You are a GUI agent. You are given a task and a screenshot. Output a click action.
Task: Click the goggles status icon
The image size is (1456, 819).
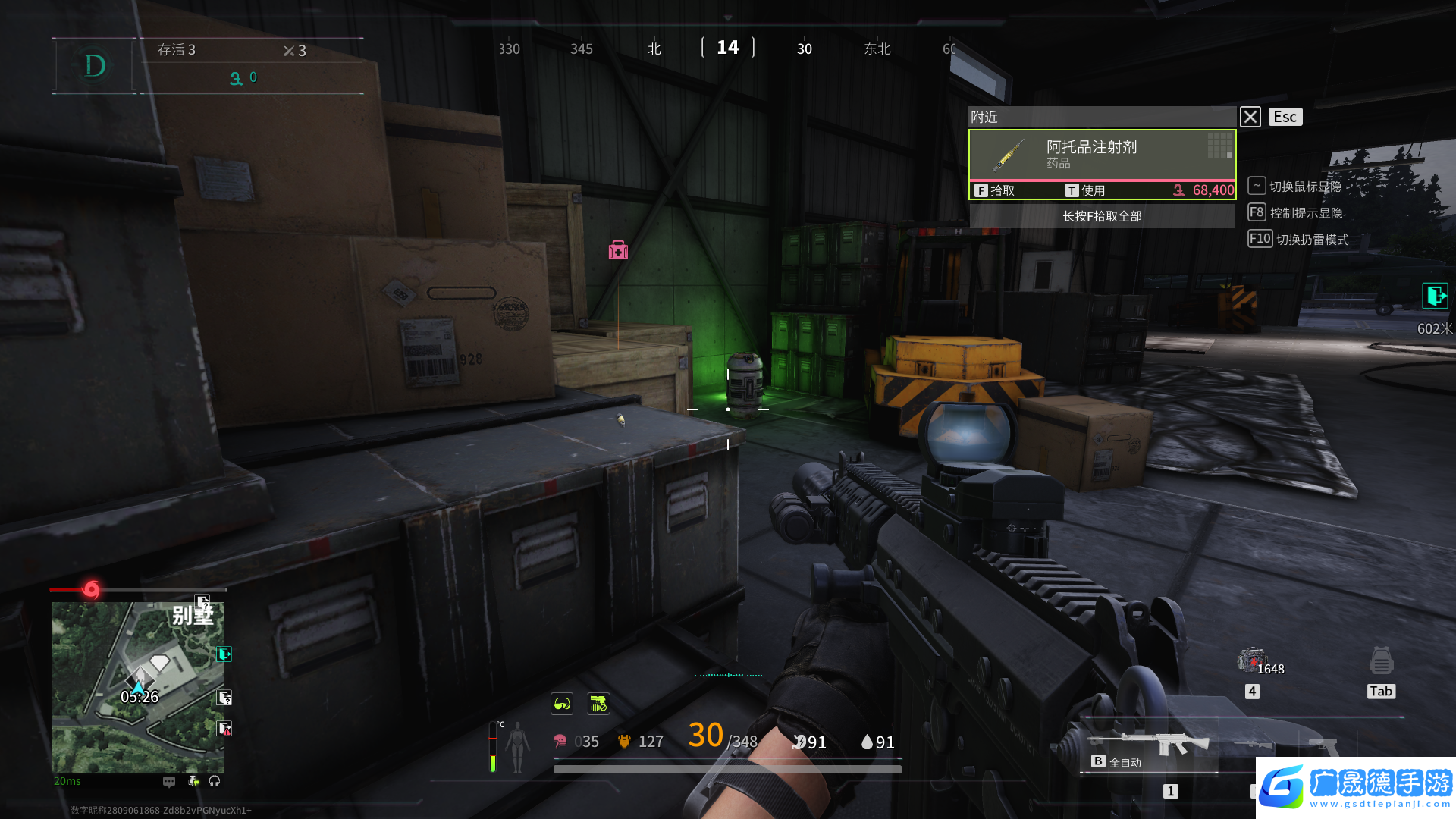coord(562,704)
